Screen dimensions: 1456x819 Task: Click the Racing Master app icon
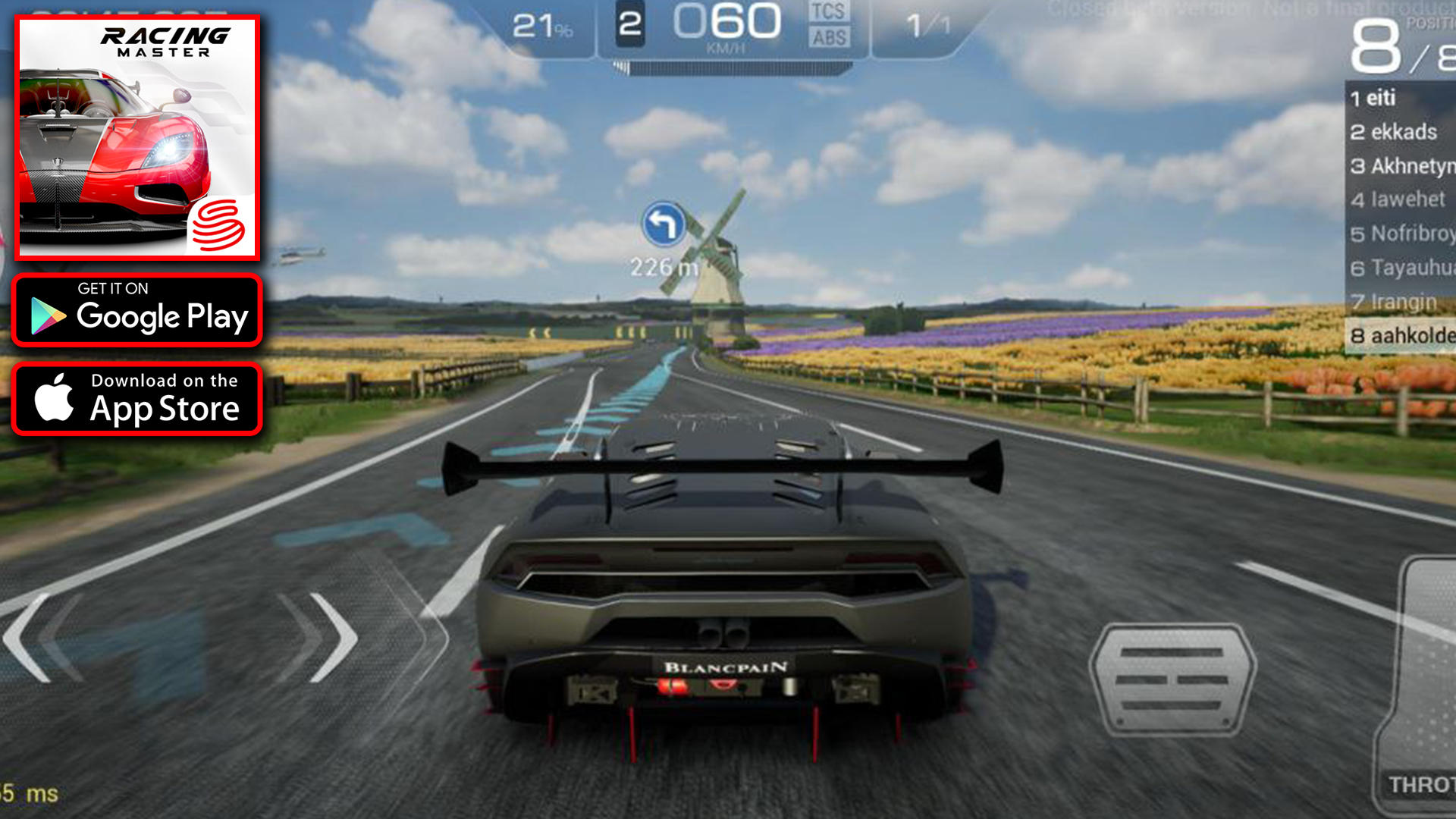pyautogui.click(x=138, y=137)
